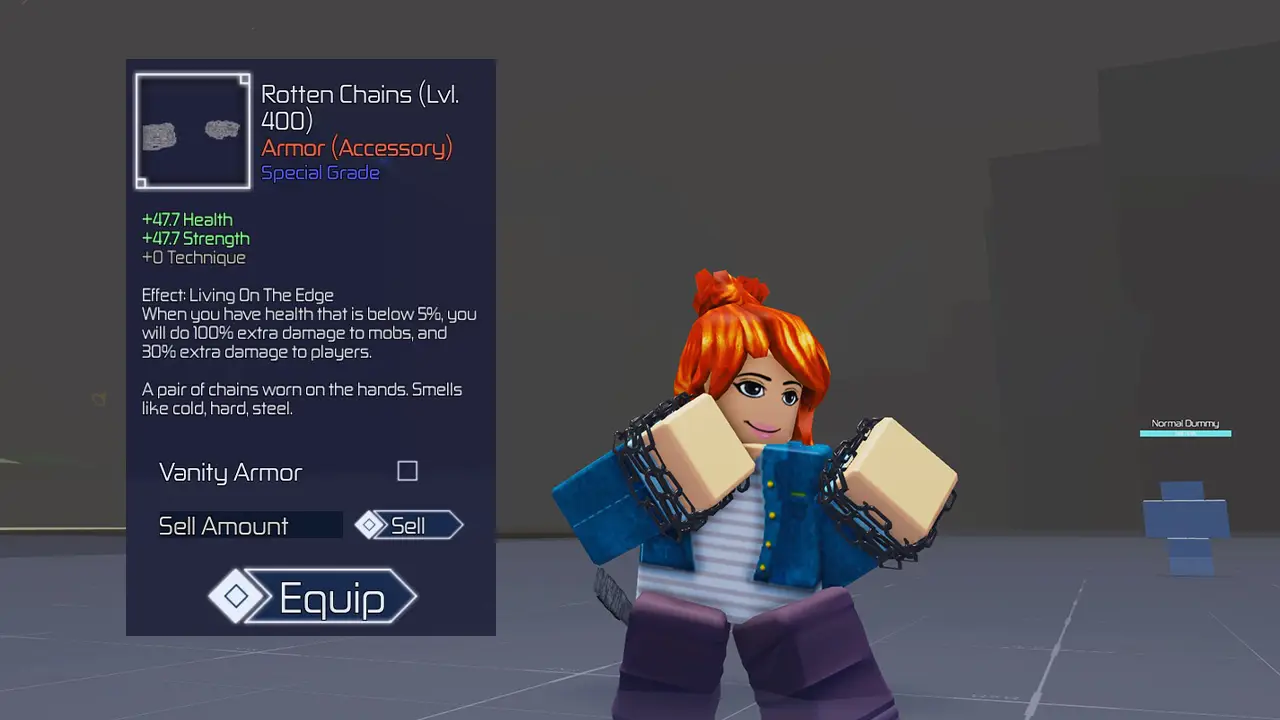Image resolution: width=1280 pixels, height=720 pixels.
Task: Select the orange Armor (Accessory) label
Action: (x=355, y=148)
